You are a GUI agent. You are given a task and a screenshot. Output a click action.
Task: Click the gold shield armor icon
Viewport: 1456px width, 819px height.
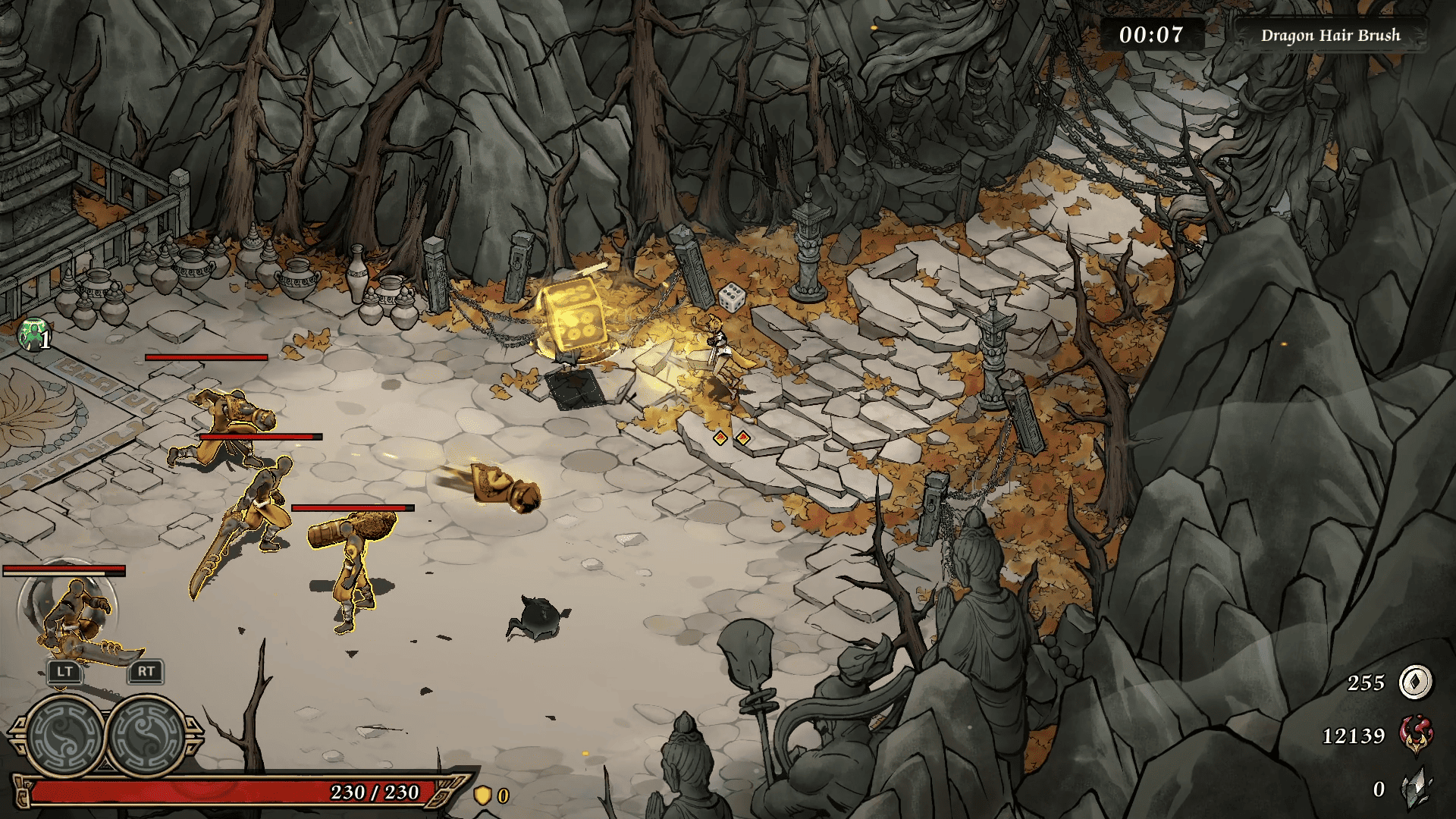tap(482, 795)
